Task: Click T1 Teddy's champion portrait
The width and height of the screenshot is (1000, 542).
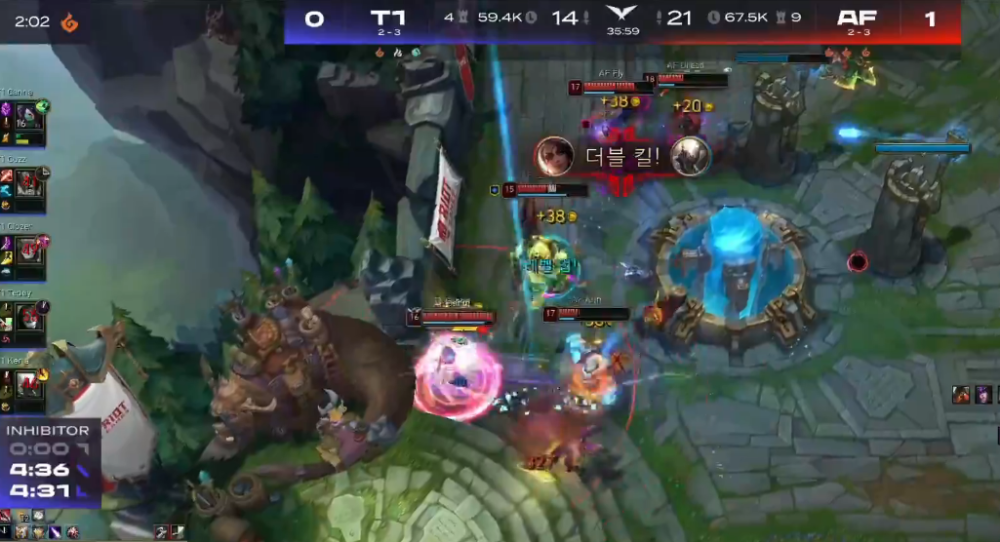Action: (28, 318)
